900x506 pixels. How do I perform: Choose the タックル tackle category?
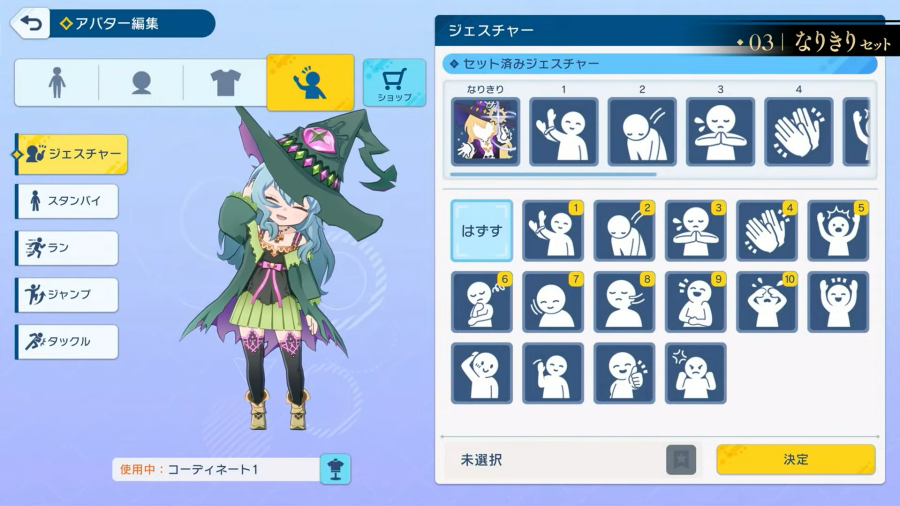click(x=67, y=342)
